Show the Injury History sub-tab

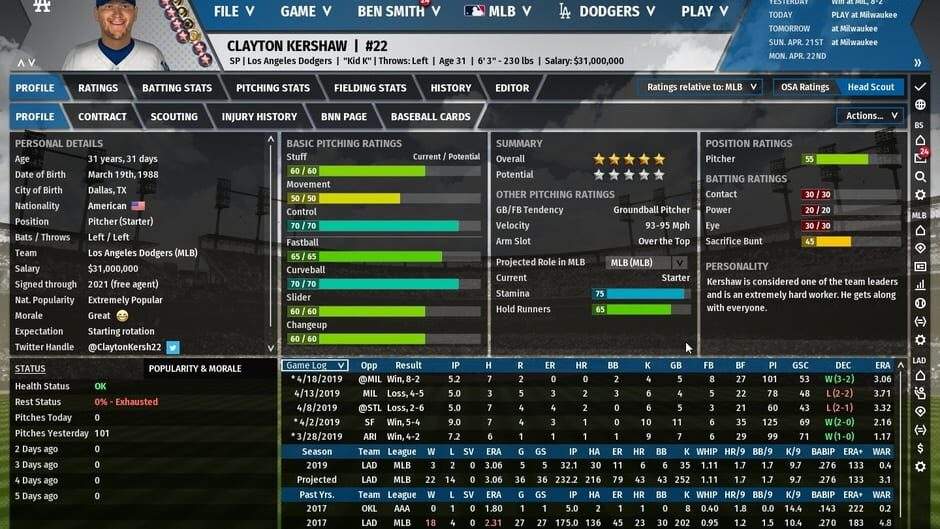[259, 117]
